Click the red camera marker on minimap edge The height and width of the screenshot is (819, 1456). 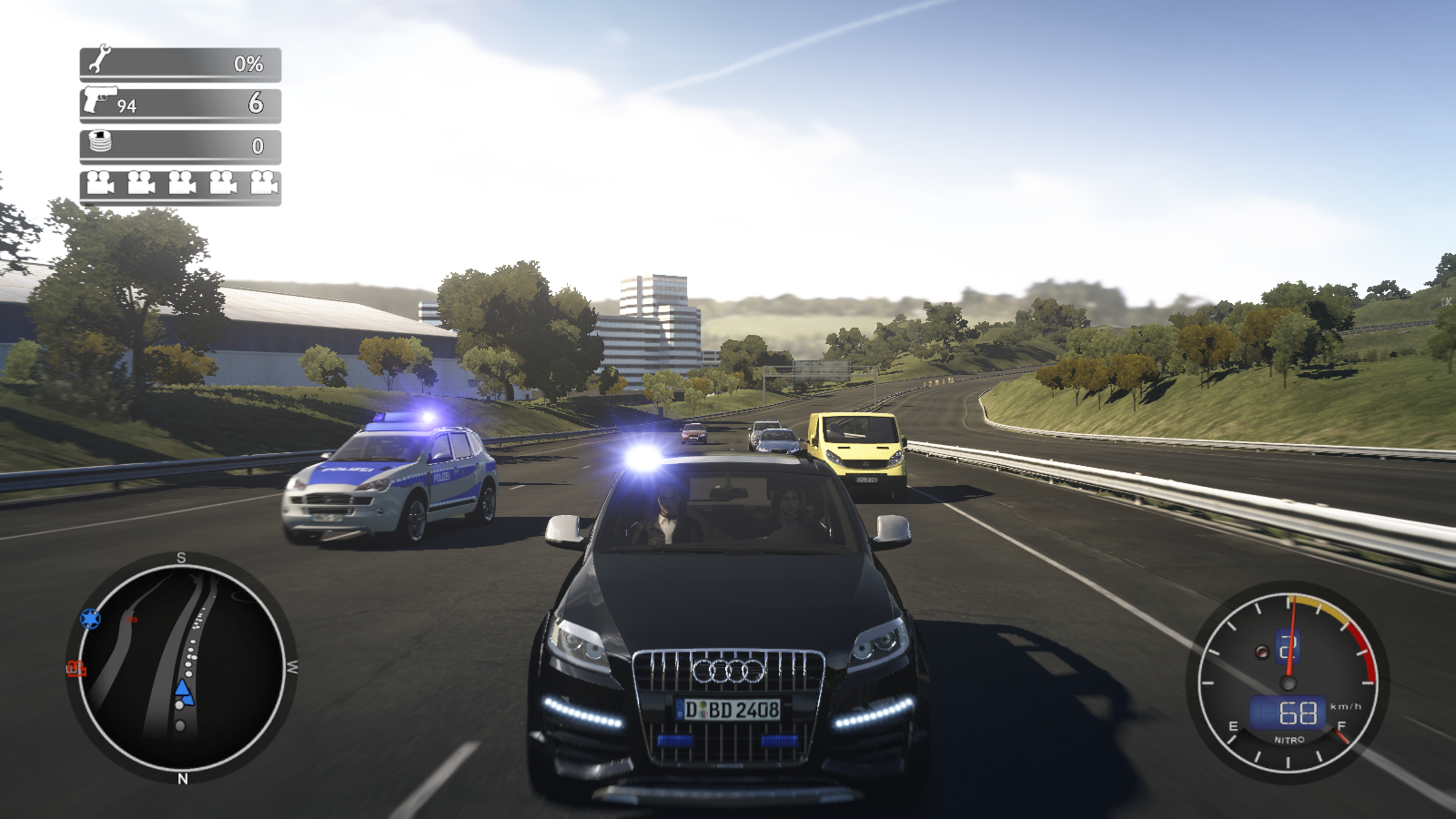(x=76, y=669)
